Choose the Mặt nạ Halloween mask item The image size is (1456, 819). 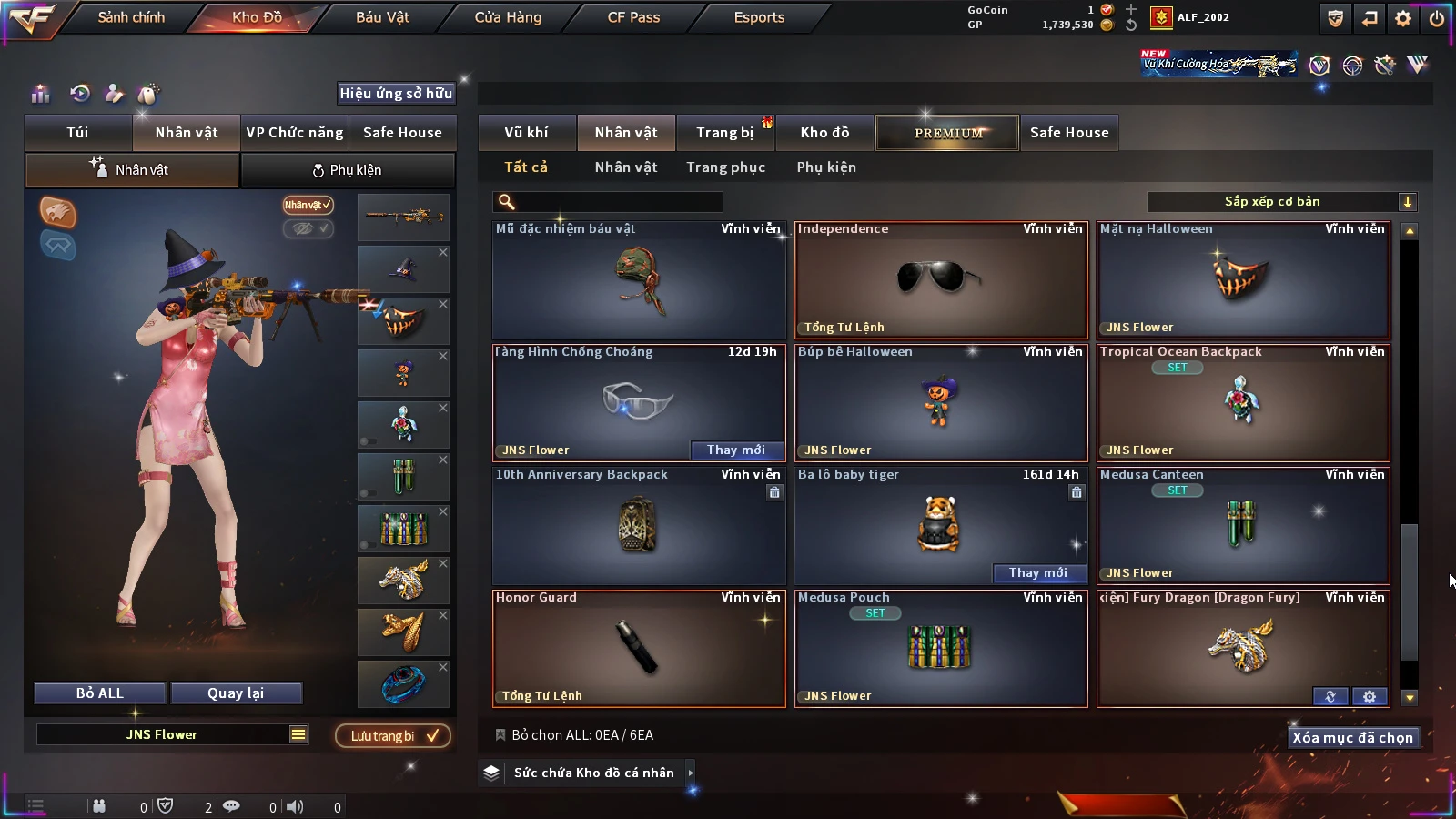tap(1243, 279)
